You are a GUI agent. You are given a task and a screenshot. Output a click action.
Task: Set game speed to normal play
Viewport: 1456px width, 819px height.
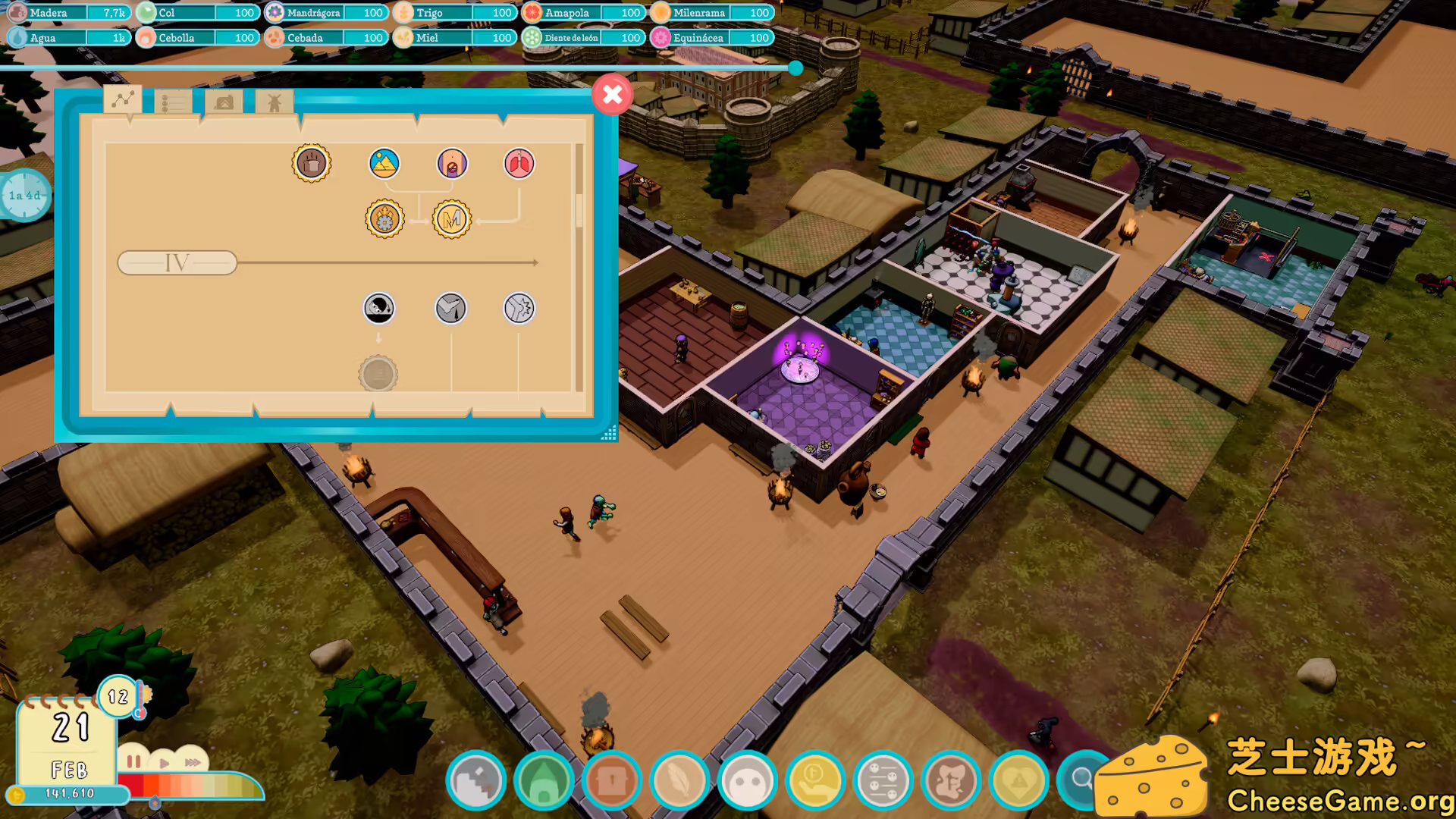pos(165,762)
